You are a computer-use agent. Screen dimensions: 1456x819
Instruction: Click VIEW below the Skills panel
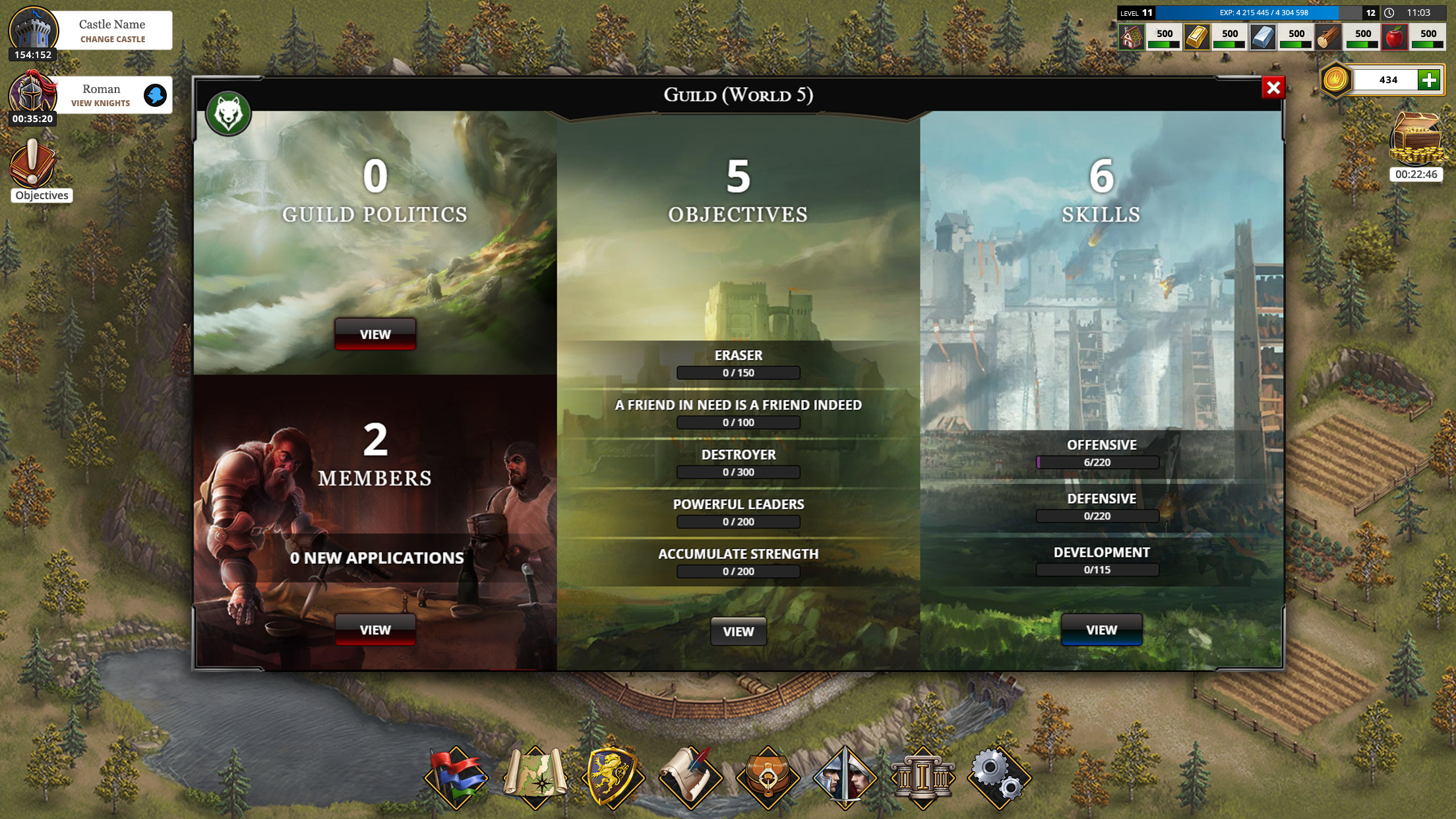pos(1101,629)
